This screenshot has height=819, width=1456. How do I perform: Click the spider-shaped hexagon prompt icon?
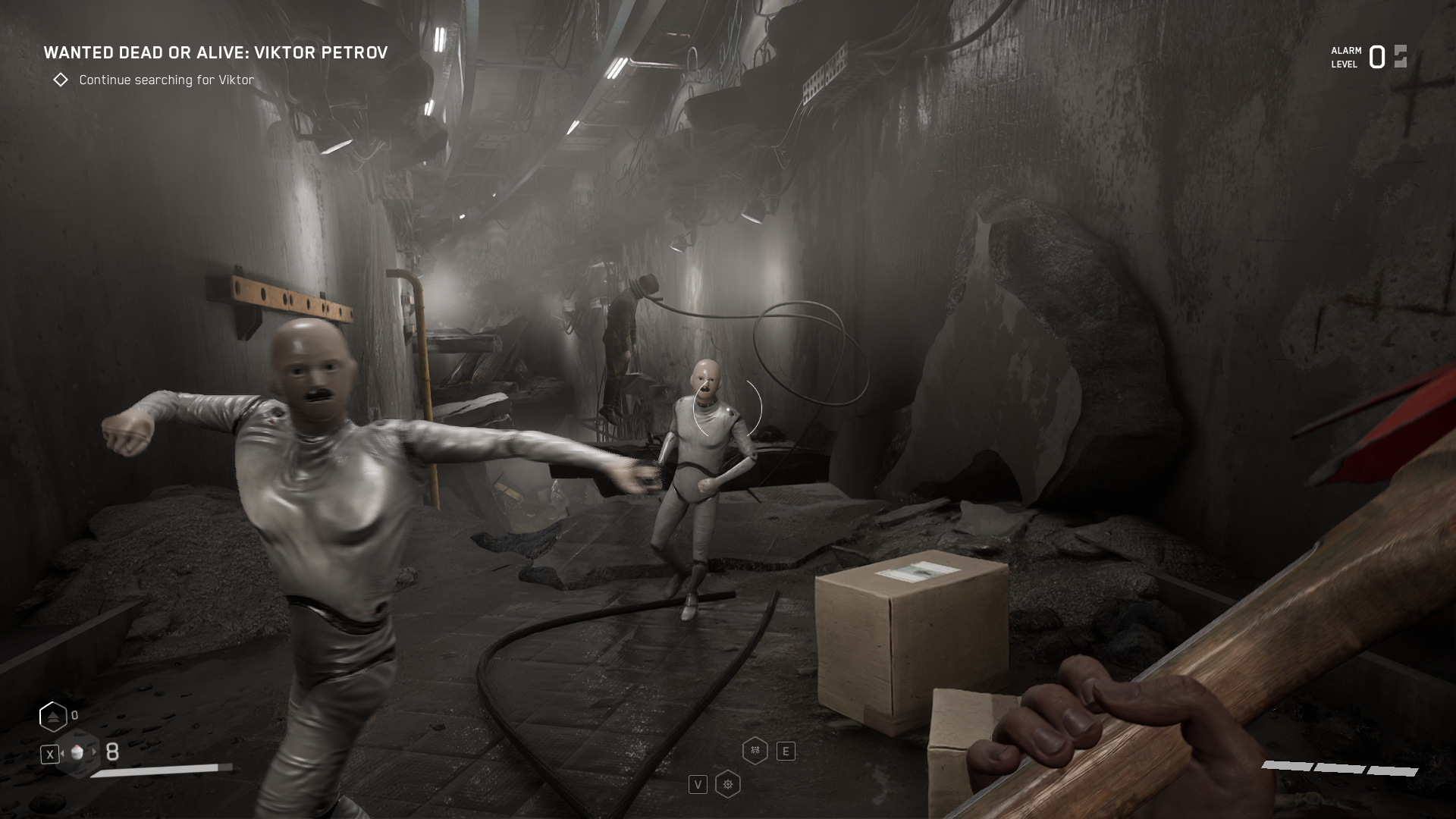tap(755, 751)
